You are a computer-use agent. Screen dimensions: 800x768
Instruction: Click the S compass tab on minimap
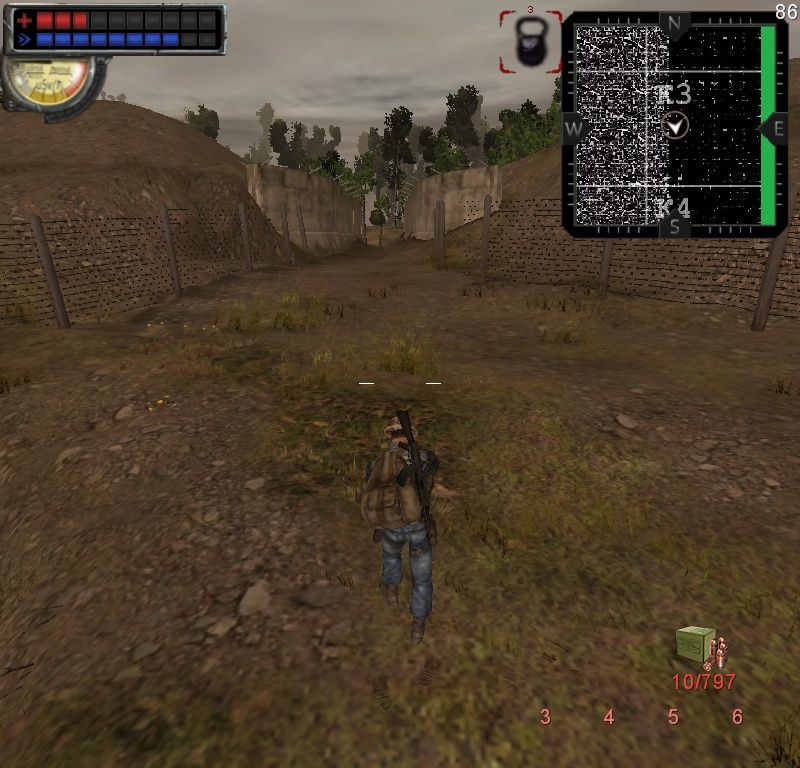pyautogui.click(x=674, y=227)
